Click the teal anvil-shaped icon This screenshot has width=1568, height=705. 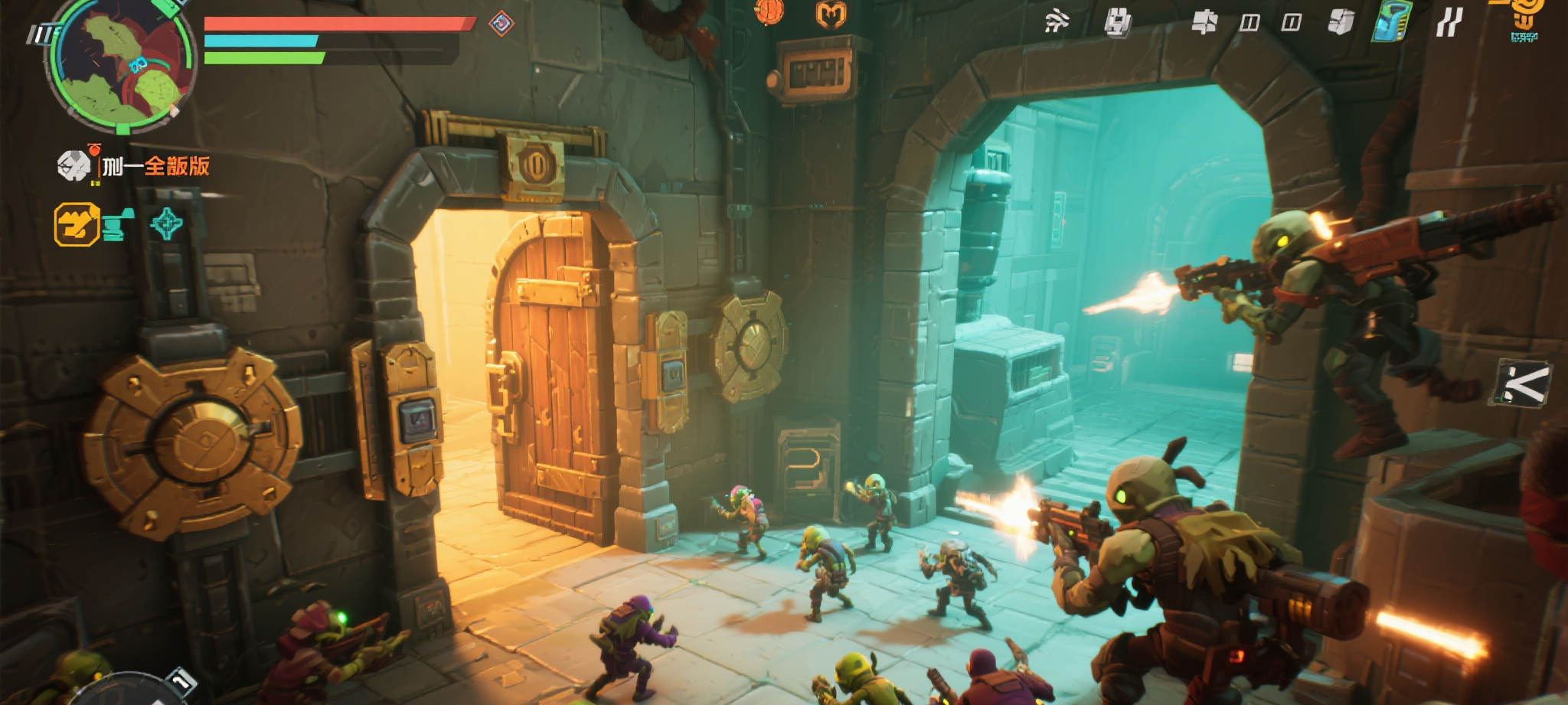pos(119,224)
